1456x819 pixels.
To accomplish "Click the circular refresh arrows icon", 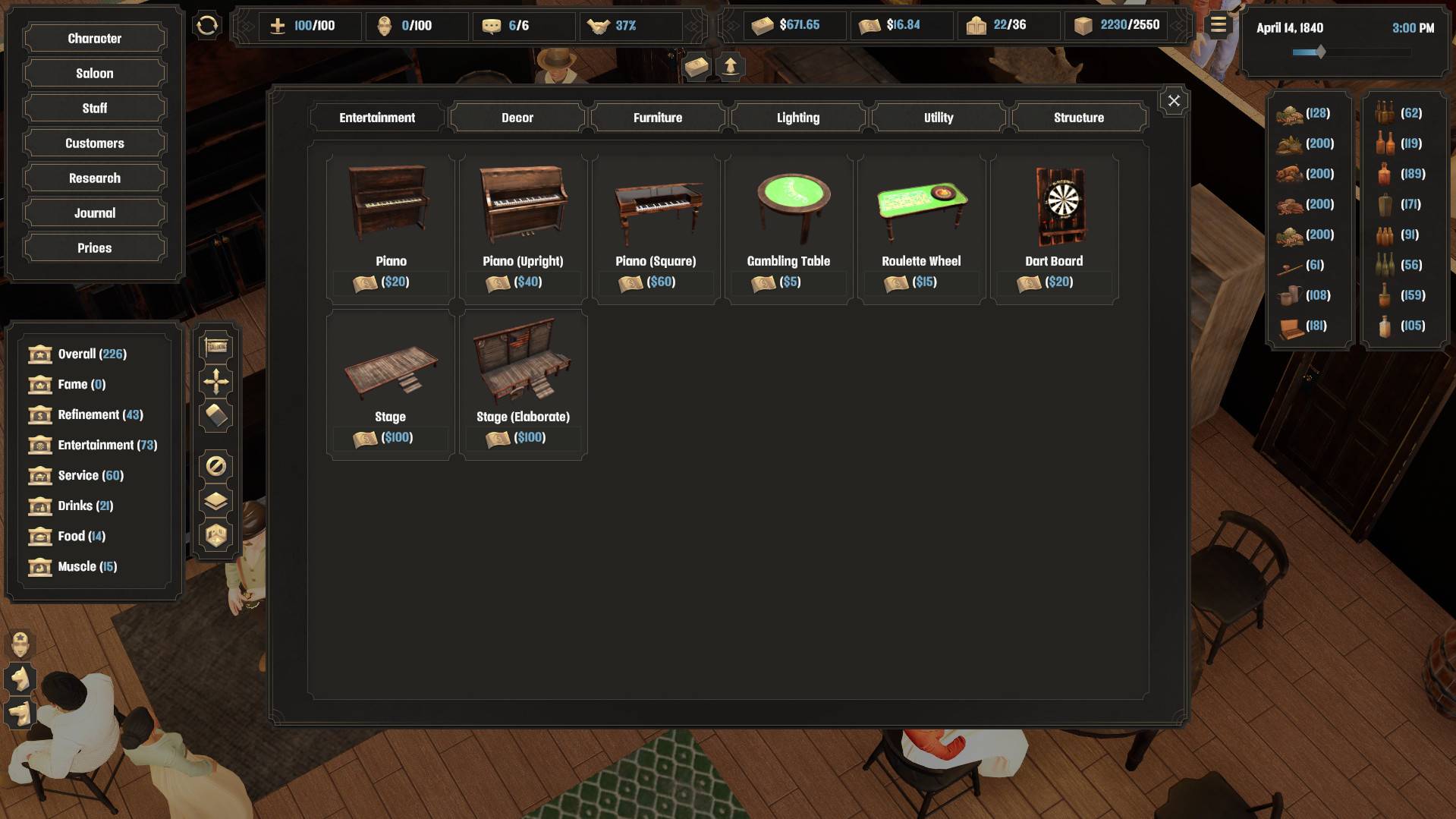I will 207,26.
